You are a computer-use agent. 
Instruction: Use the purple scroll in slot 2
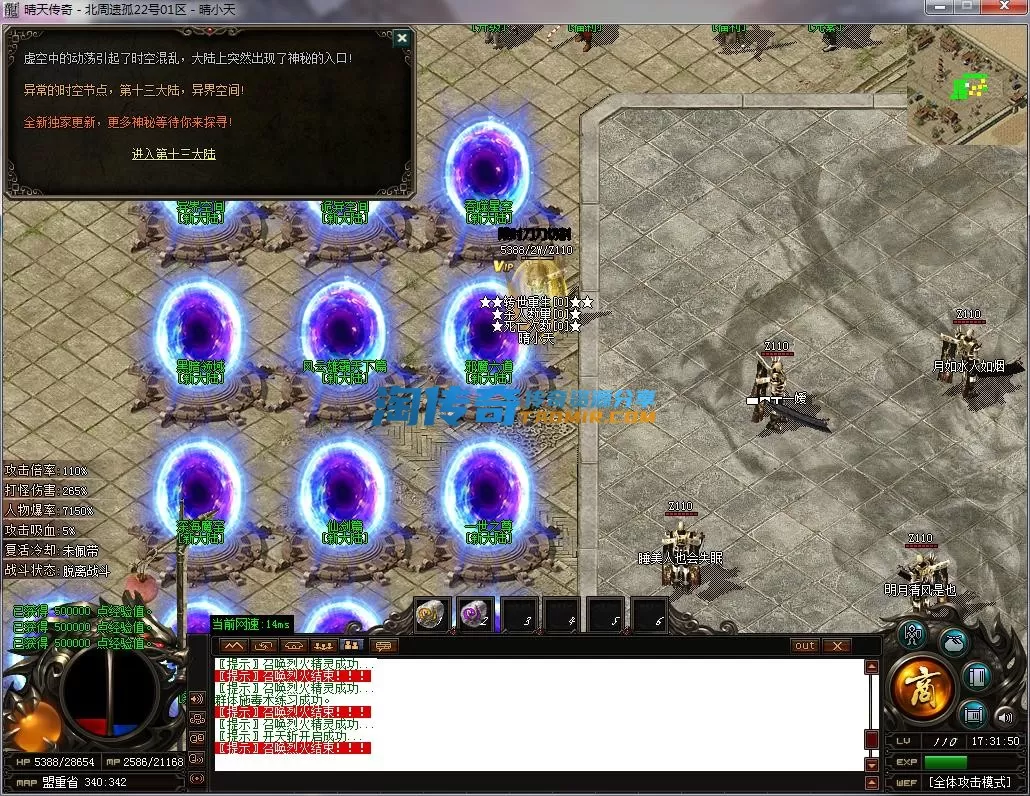coord(474,614)
